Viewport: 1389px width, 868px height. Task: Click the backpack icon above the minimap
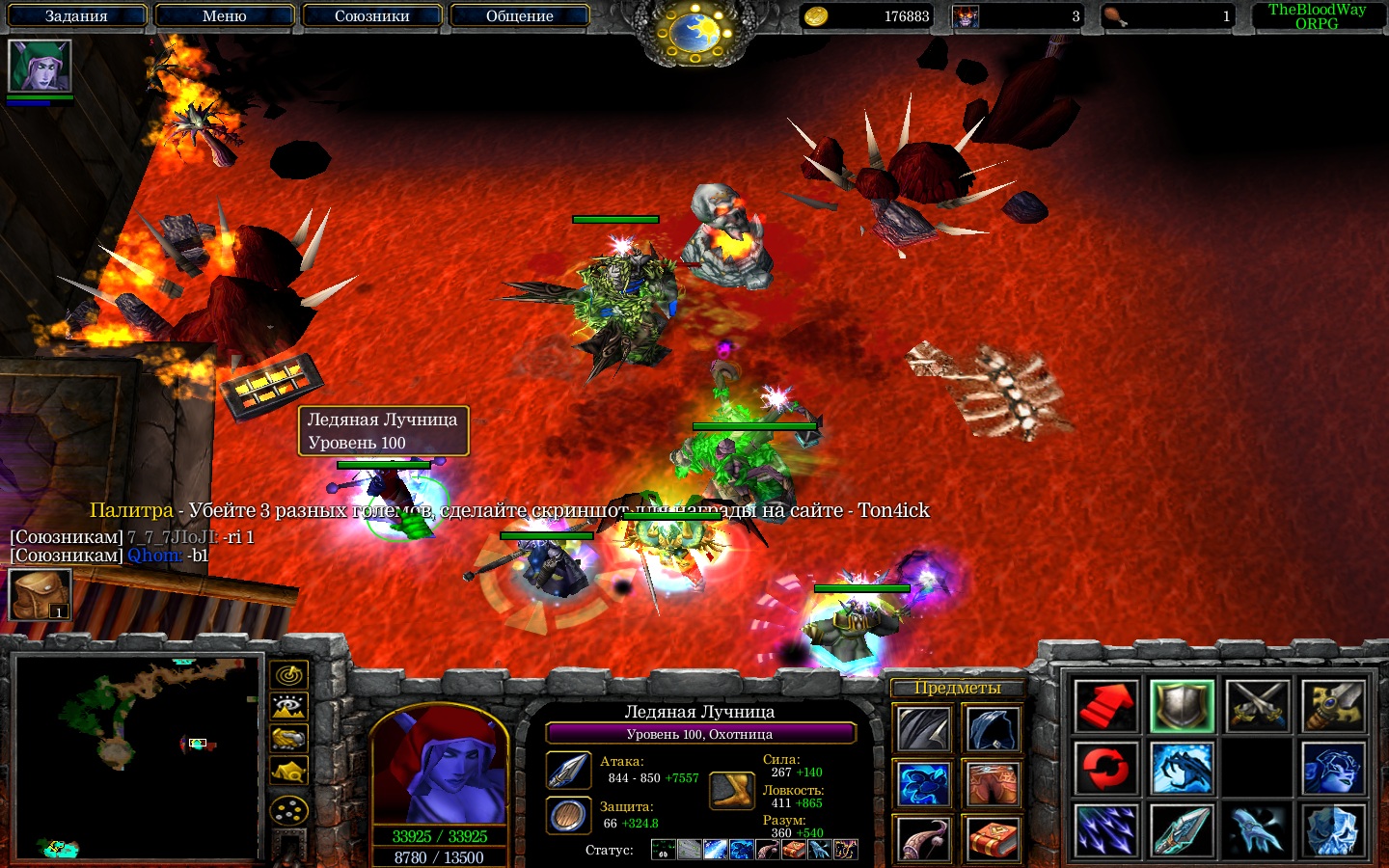click(x=40, y=594)
